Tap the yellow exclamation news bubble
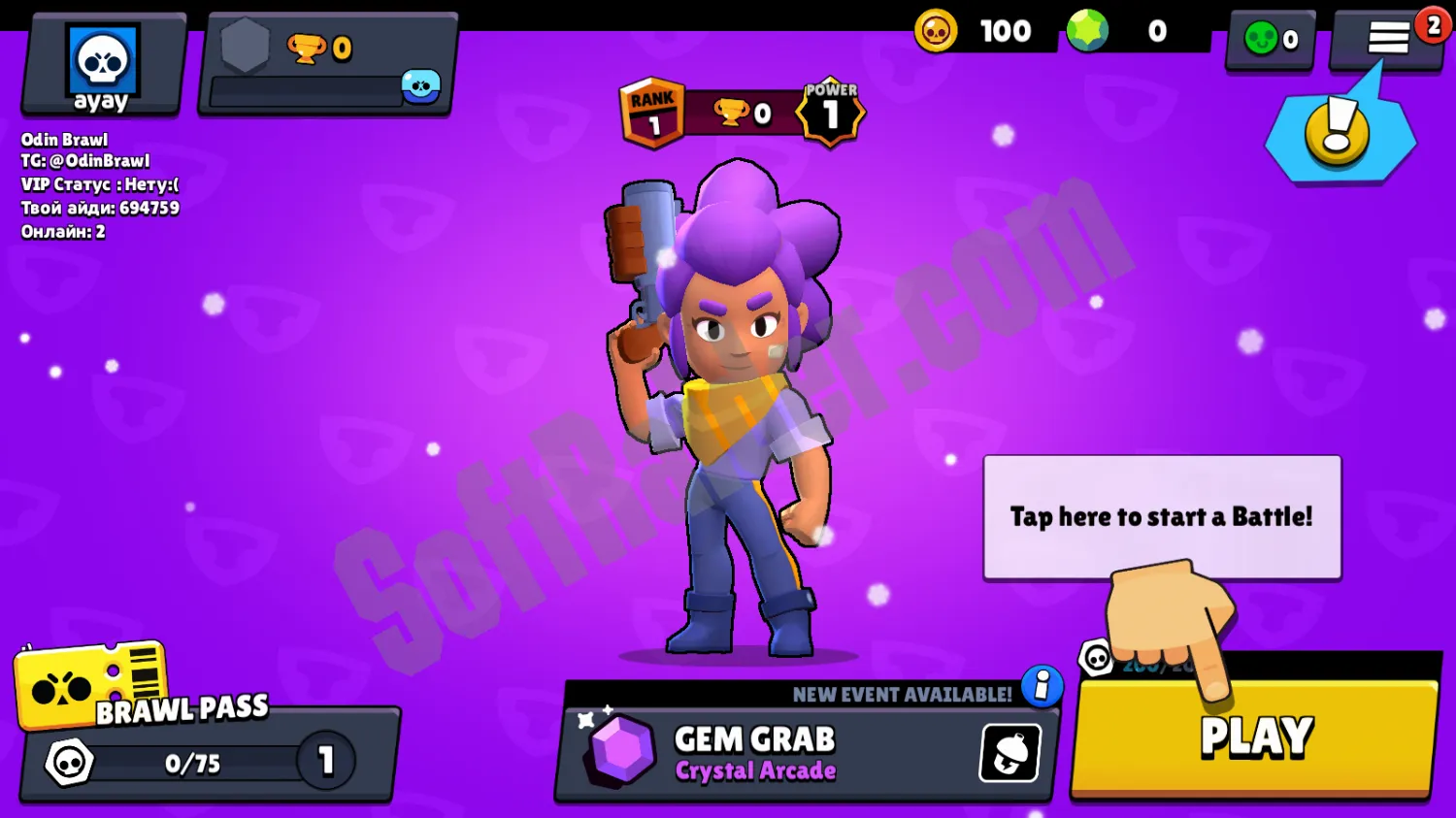This screenshot has width=1456, height=818. tap(1339, 134)
